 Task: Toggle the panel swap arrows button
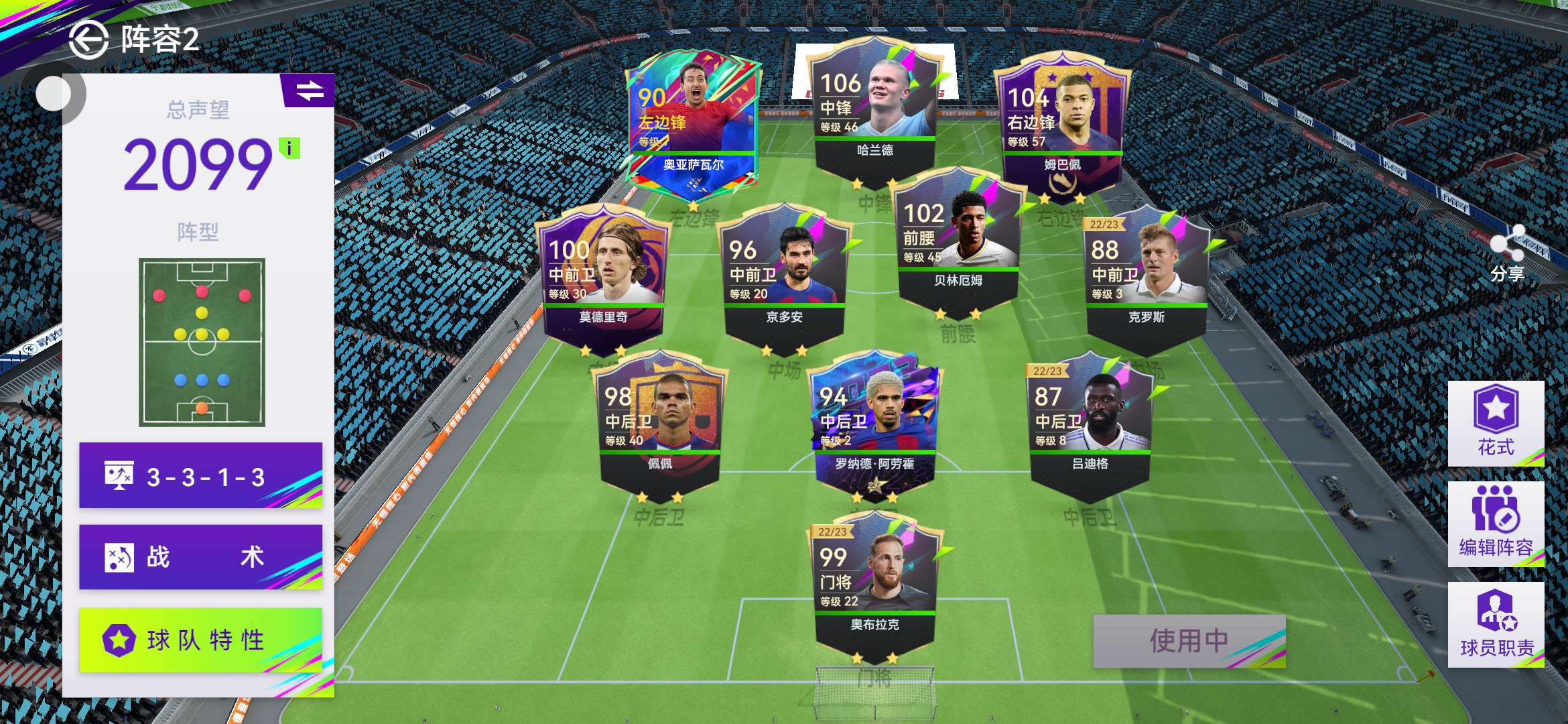309,90
